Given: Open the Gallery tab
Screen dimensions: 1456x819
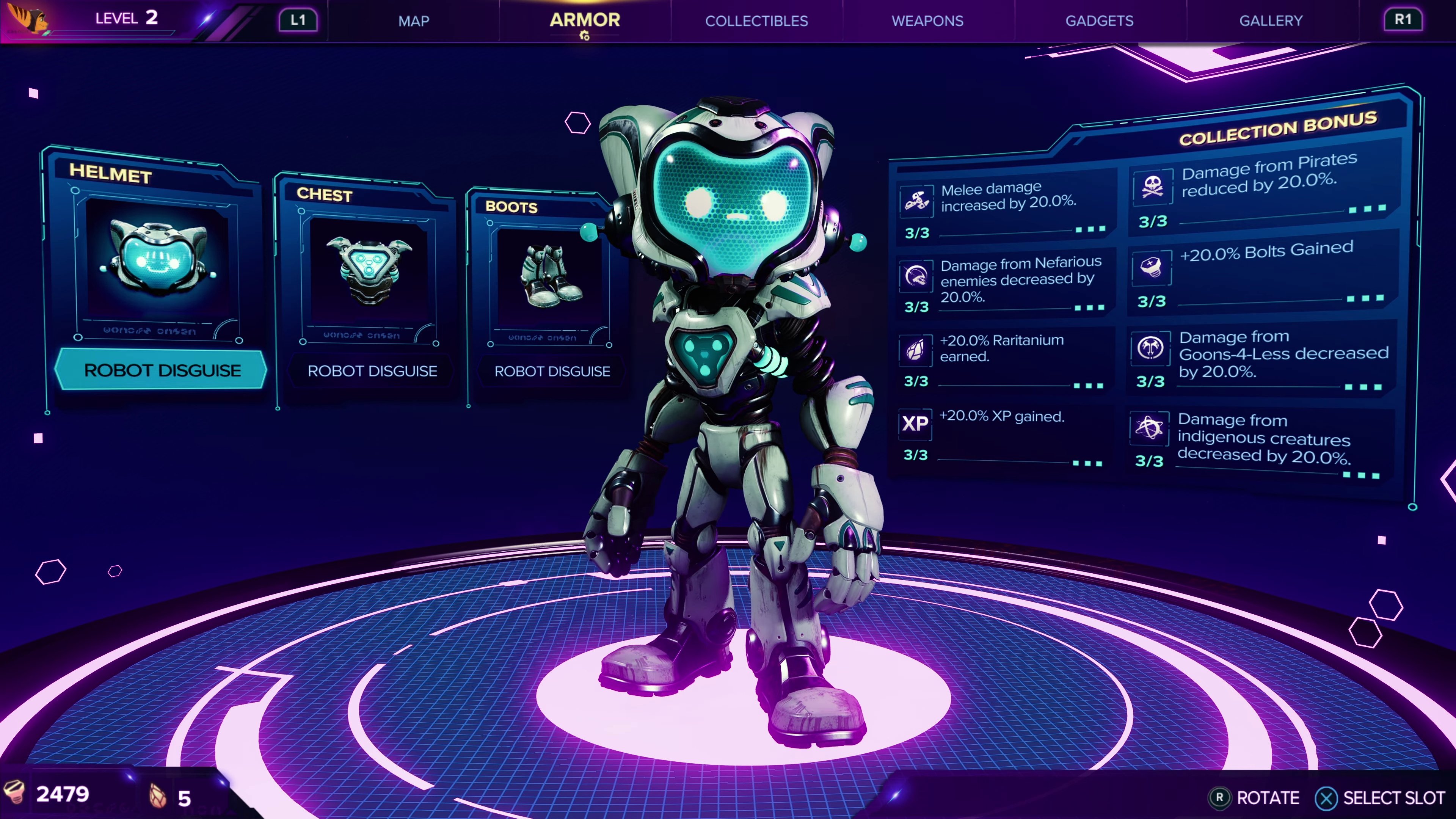Looking at the screenshot, I should pos(1271,21).
